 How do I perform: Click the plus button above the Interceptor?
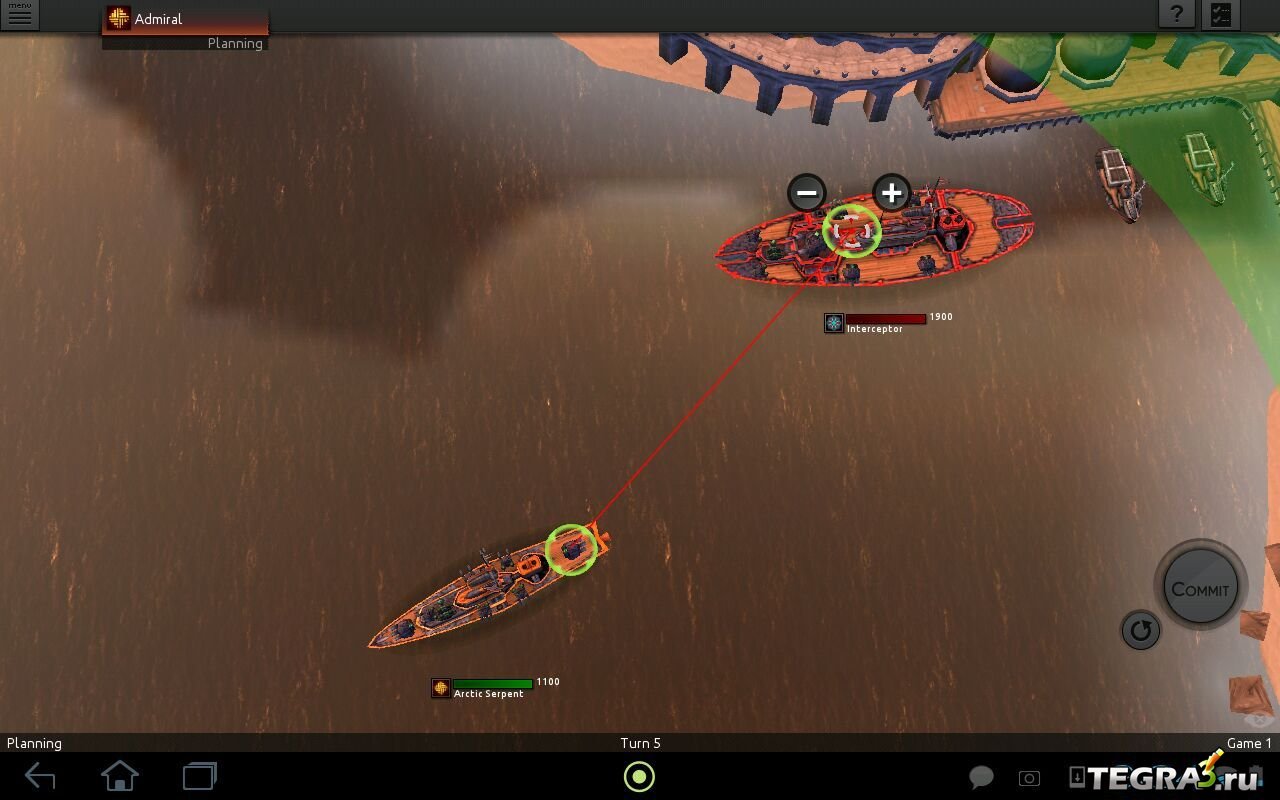pos(891,192)
